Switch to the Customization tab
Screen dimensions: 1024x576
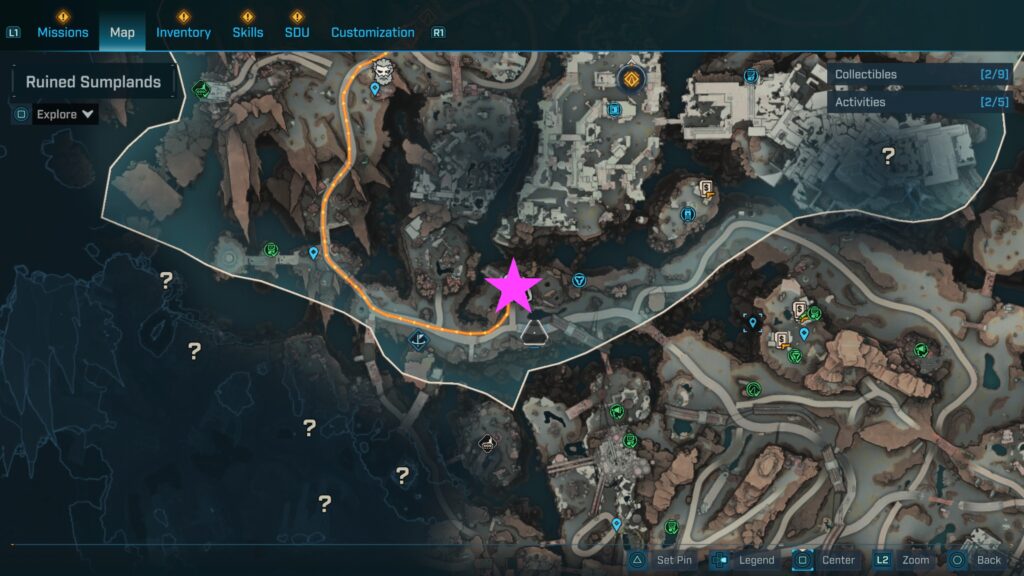tap(372, 32)
